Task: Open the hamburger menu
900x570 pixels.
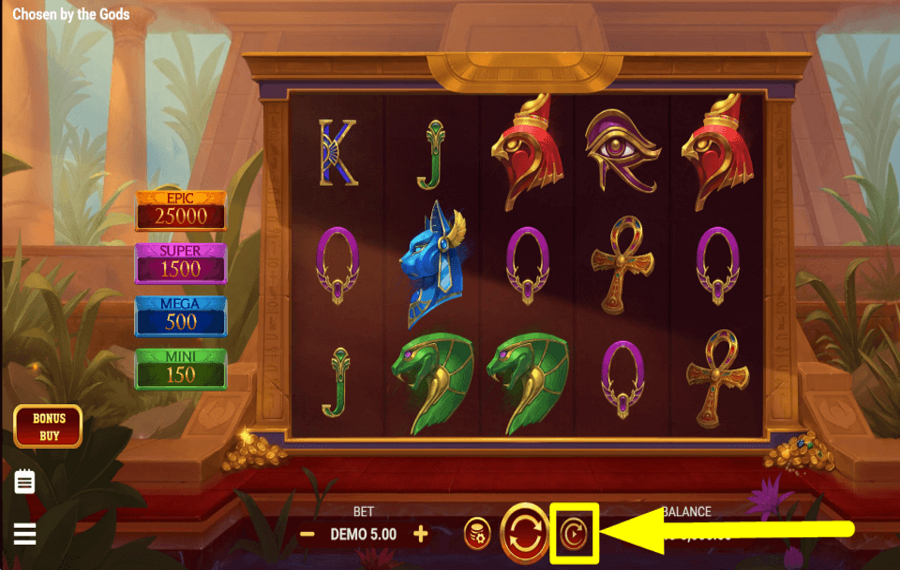Action: click(25, 534)
